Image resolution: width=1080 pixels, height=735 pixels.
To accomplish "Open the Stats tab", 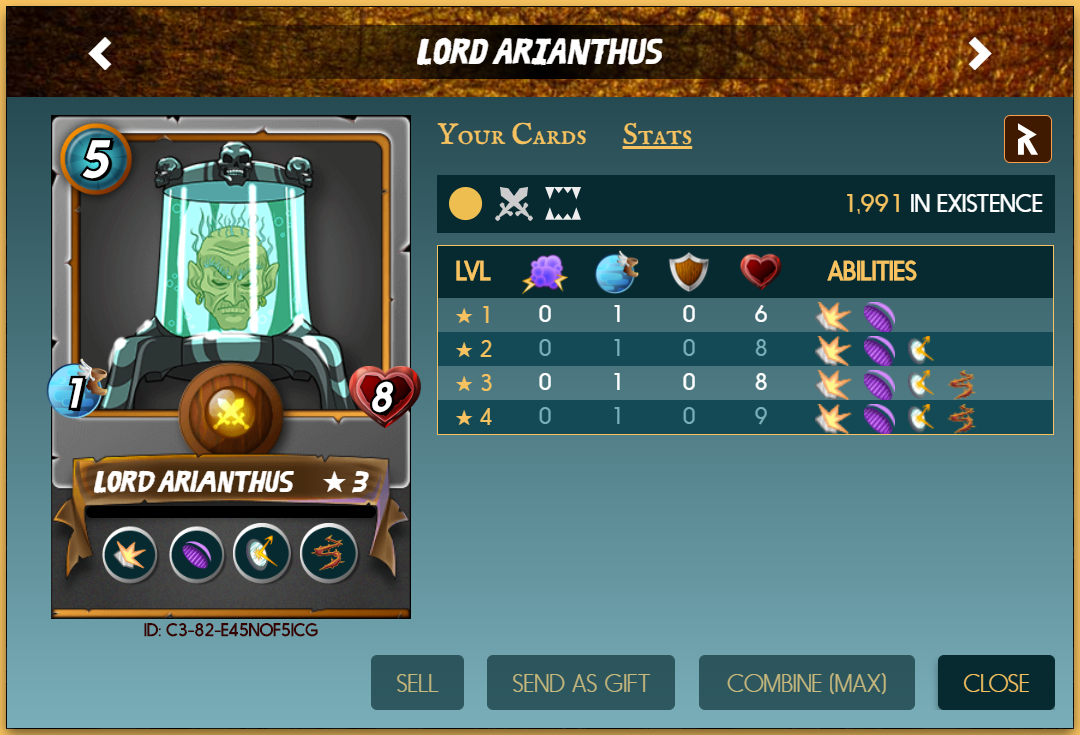I will pos(657,135).
